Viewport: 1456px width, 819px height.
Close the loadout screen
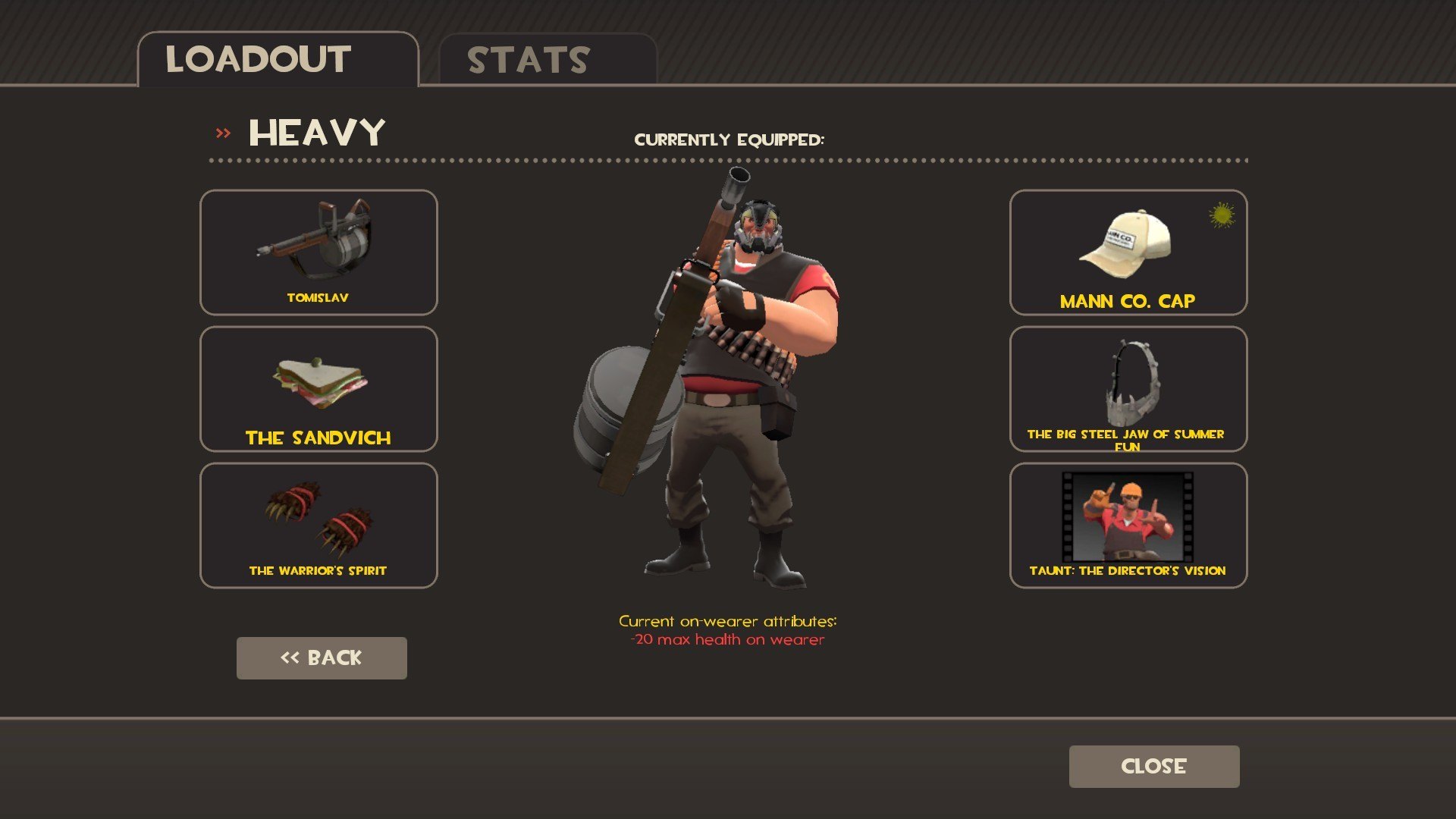click(x=1153, y=766)
